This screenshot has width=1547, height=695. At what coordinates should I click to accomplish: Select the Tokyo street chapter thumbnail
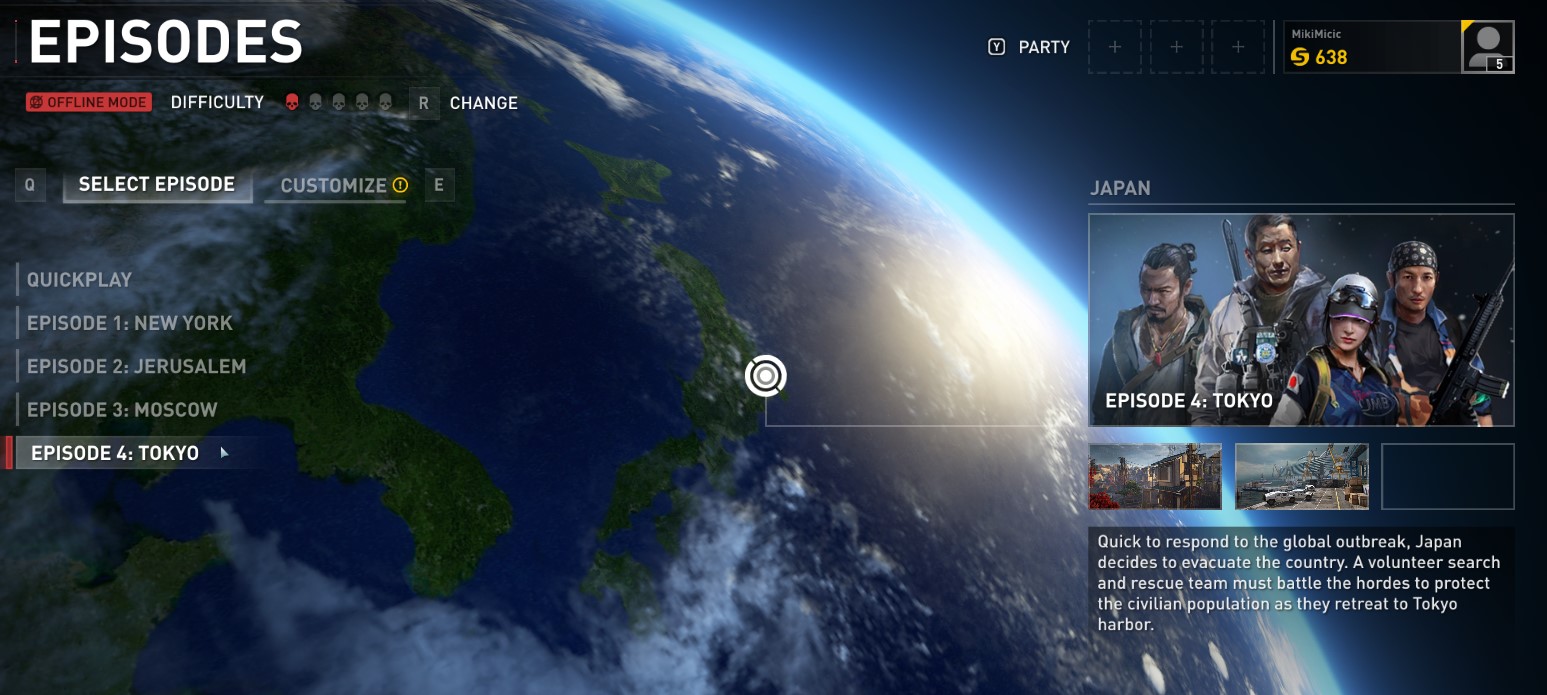1155,476
